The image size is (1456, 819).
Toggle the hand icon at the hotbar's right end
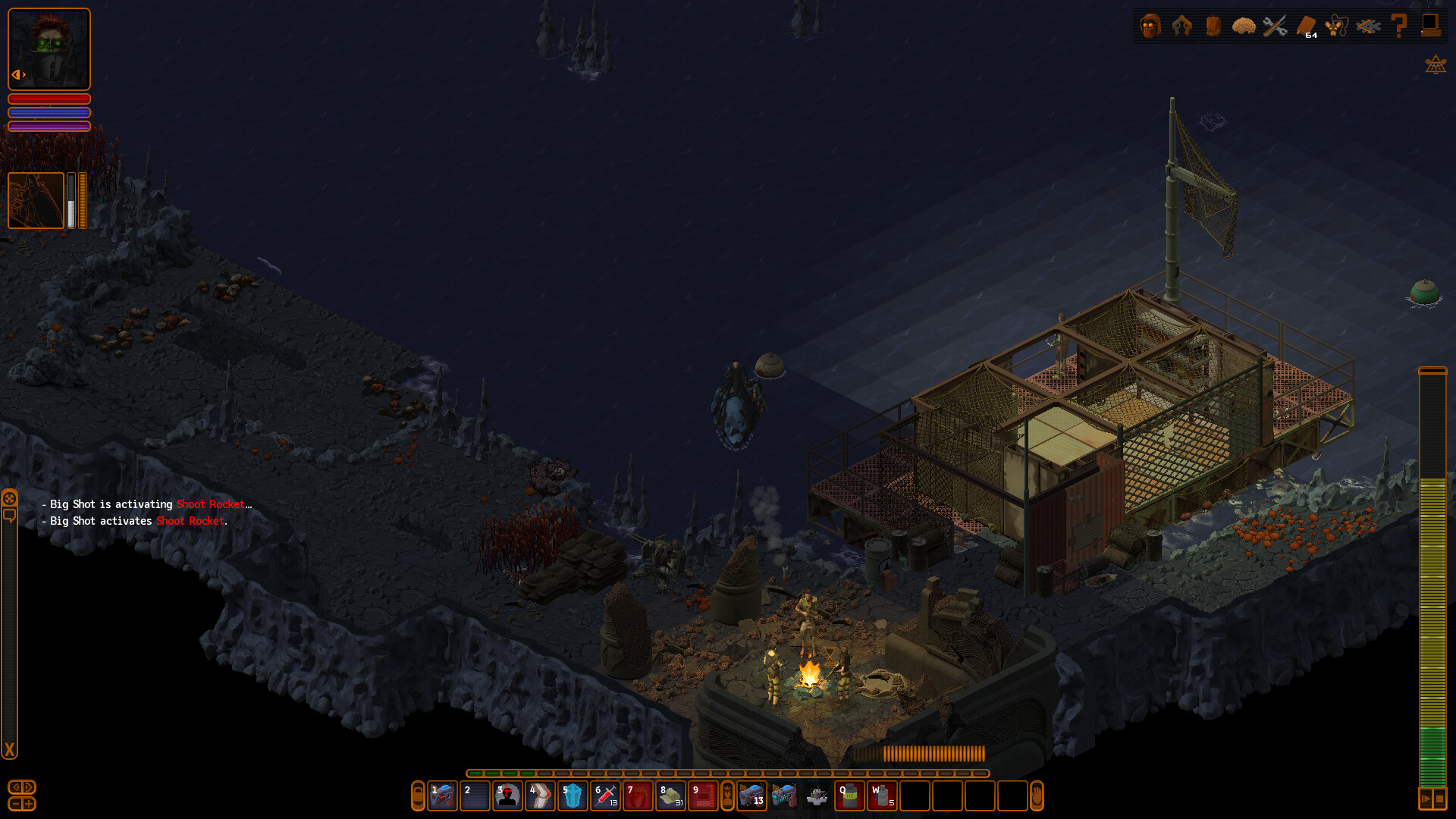[x=1036, y=797]
